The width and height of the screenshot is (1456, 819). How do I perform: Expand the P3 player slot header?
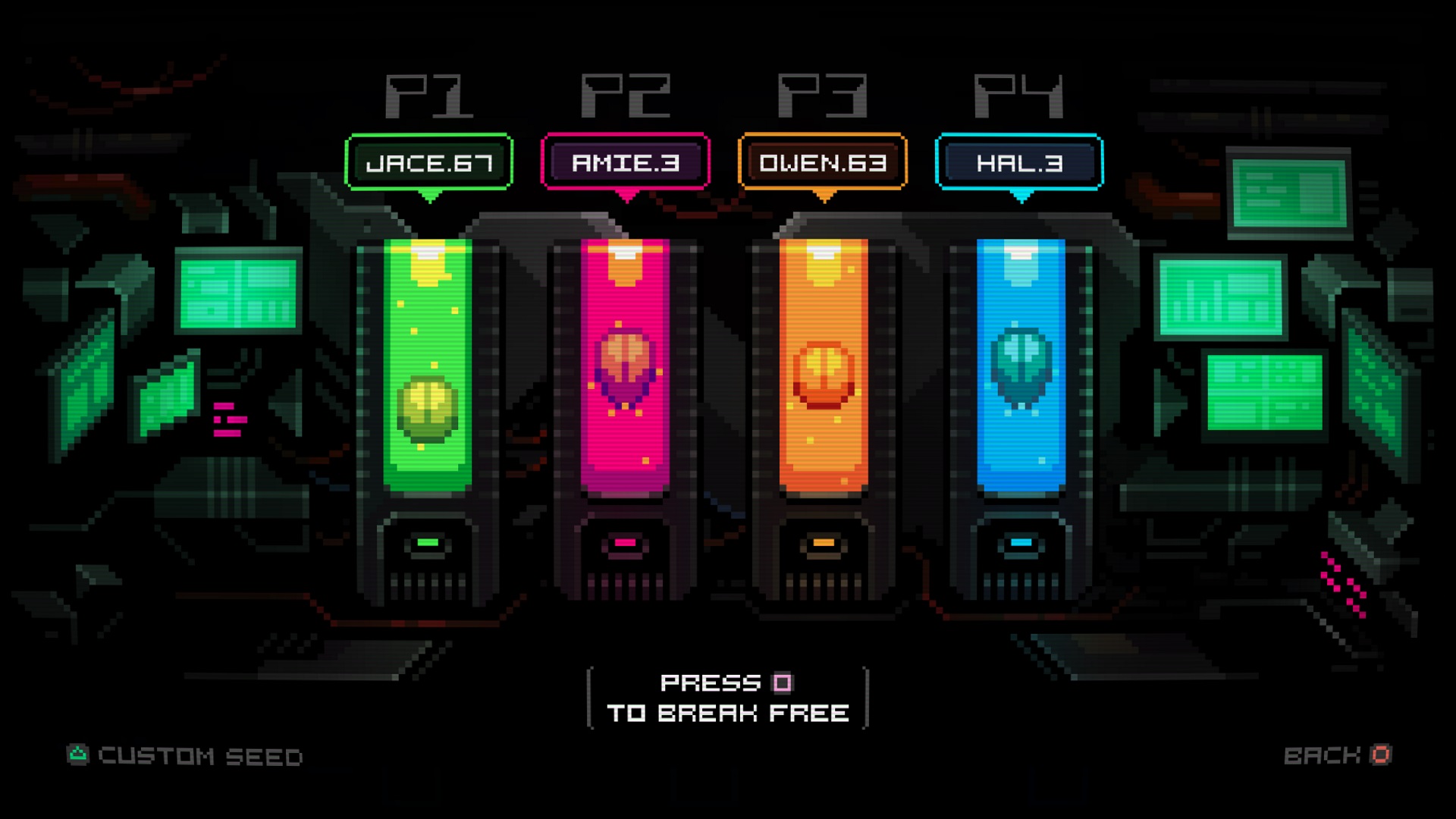pyautogui.click(x=821, y=95)
